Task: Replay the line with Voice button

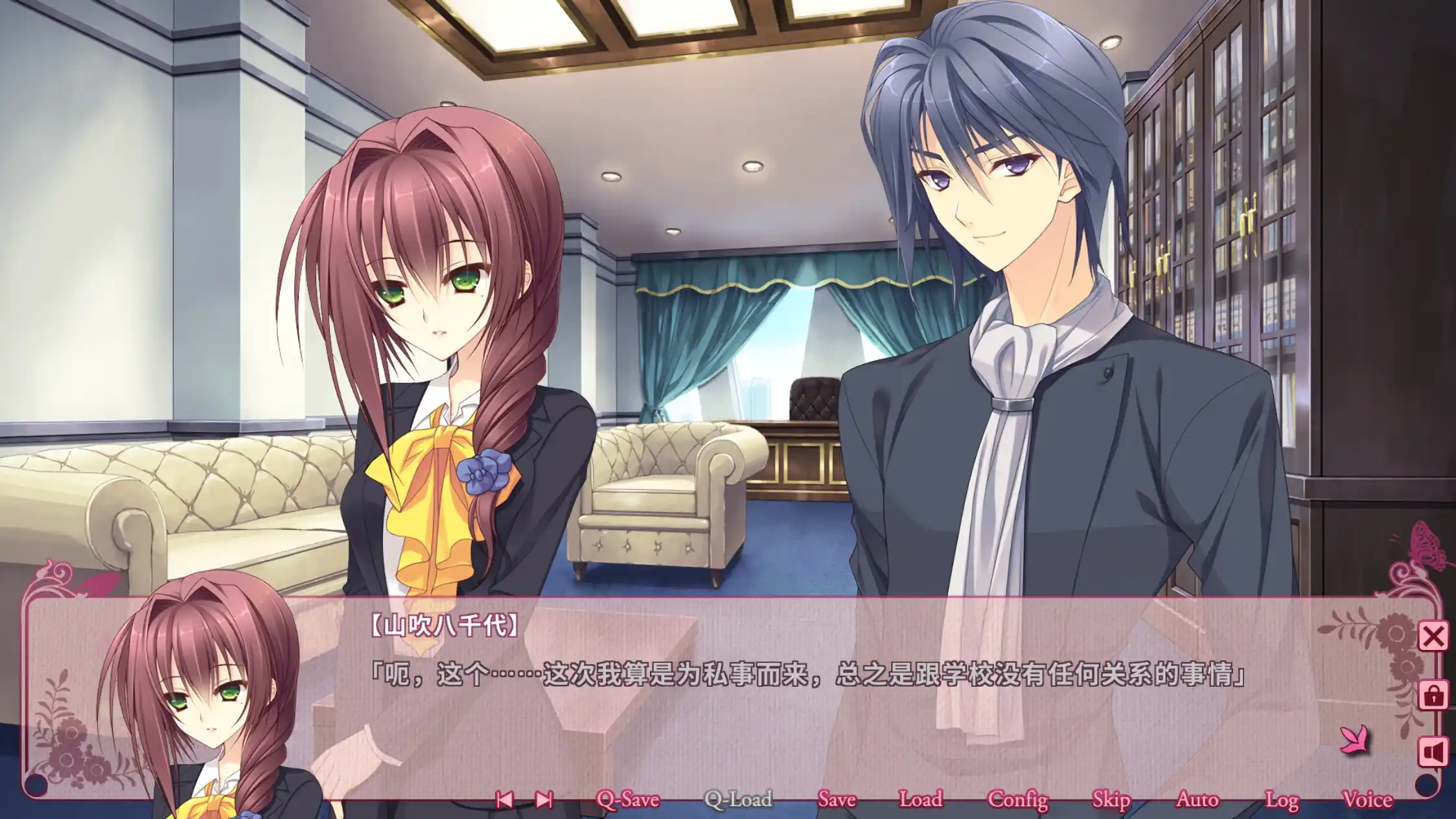Action: pyautogui.click(x=1367, y=800)
